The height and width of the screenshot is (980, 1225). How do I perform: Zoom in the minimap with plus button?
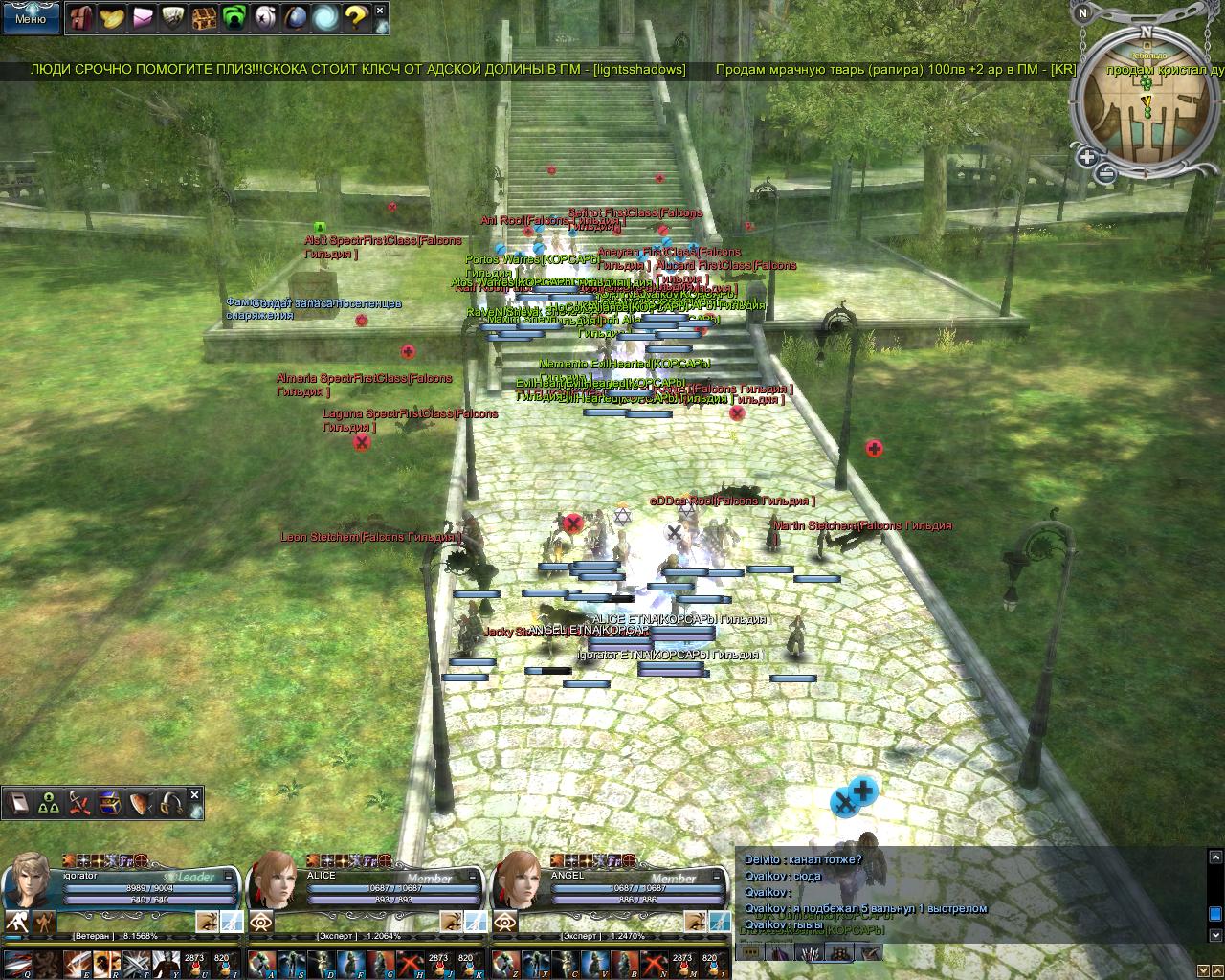click(1087, 157)
